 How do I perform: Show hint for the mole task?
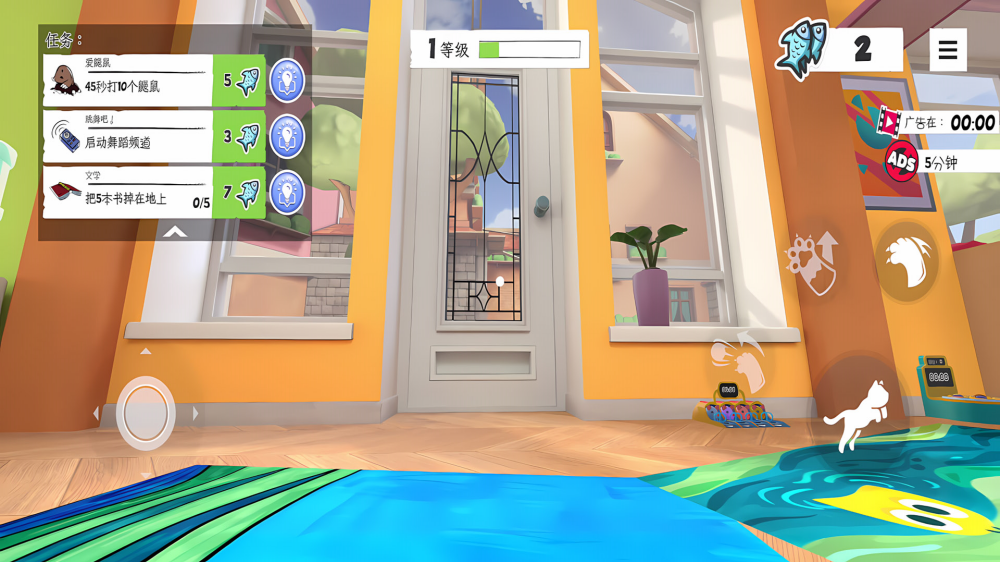[287, 80]
